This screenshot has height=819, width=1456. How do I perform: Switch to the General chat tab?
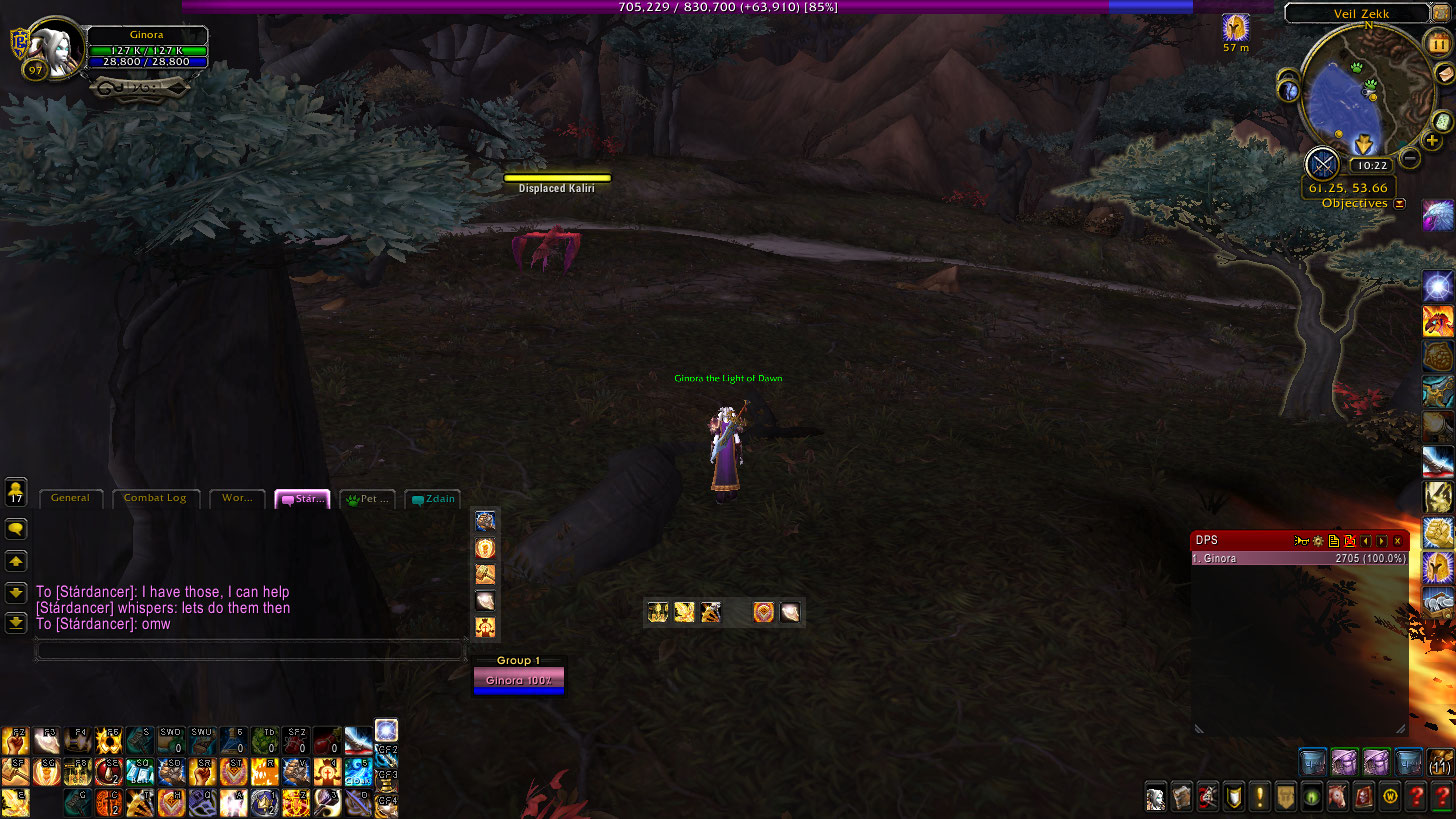70,498
